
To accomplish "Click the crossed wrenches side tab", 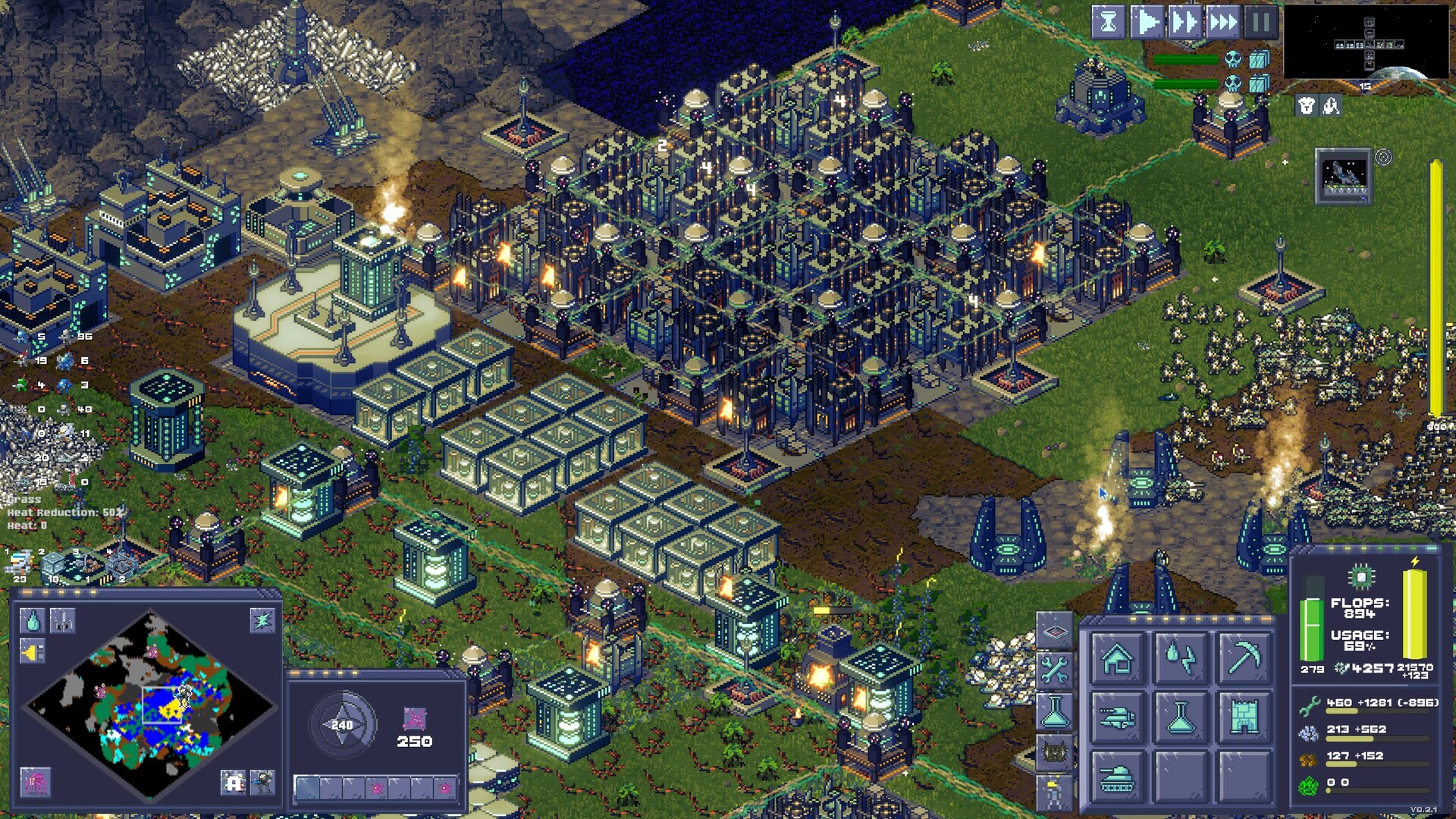I will tap(1054, 670).
